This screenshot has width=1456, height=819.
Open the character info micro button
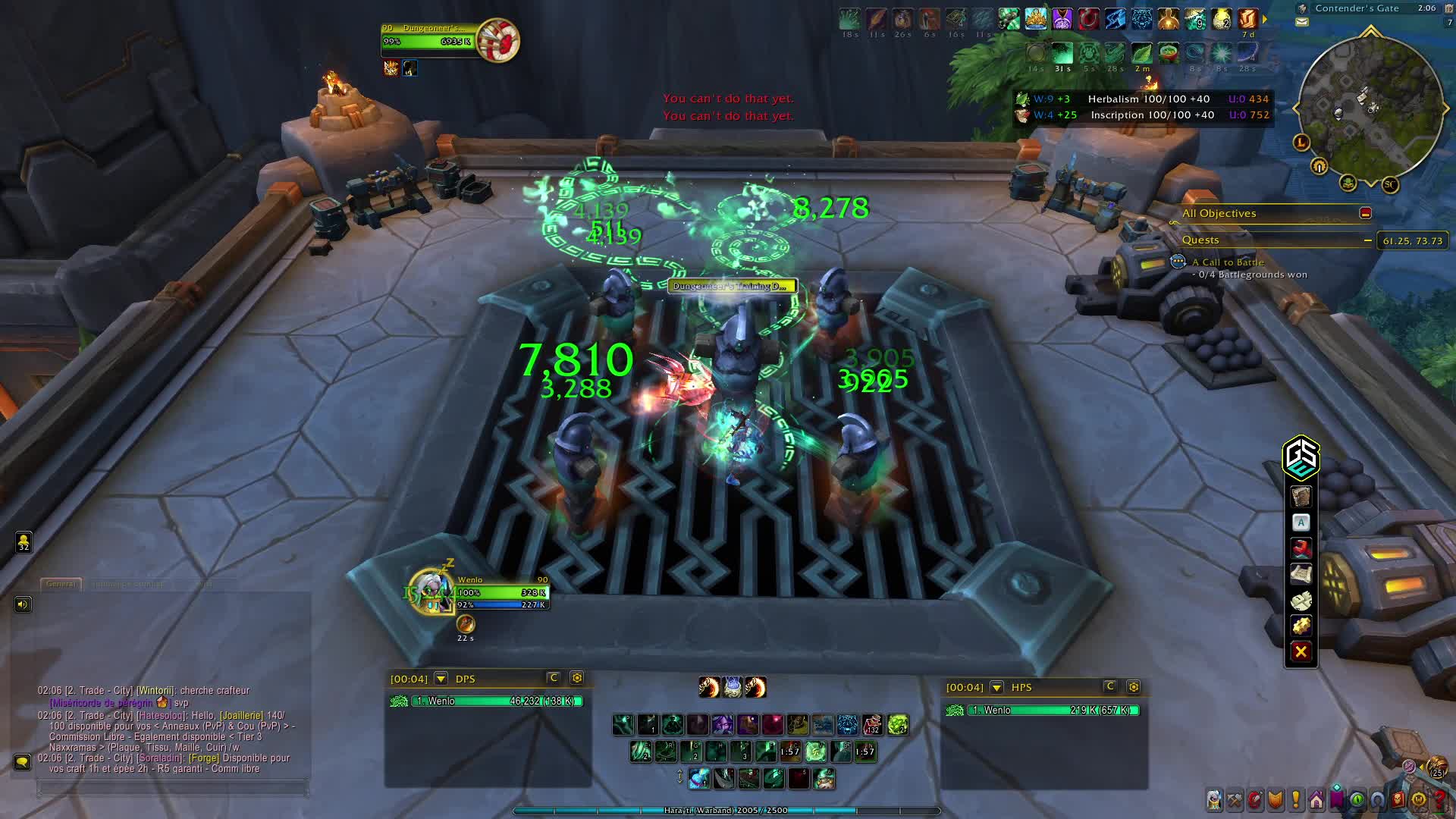(x=1214, y=799)
